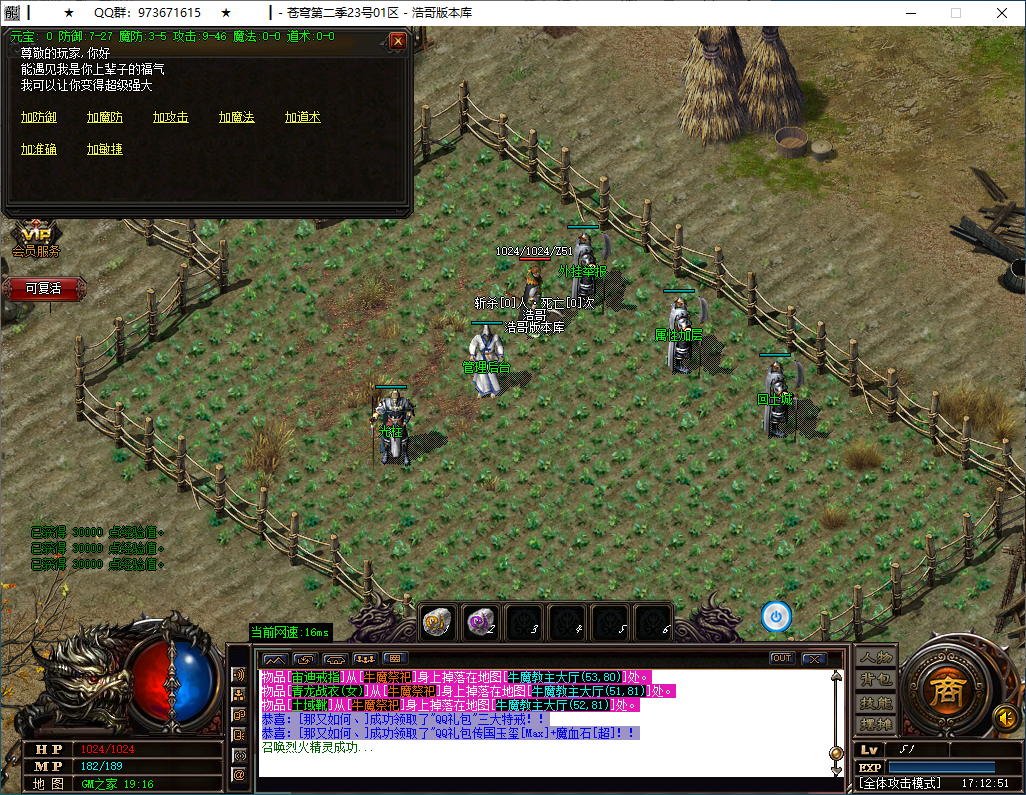Close the game window
Image resolution: width=1026 pixels, height=795 pixels.
click(x=1001, y=13)
